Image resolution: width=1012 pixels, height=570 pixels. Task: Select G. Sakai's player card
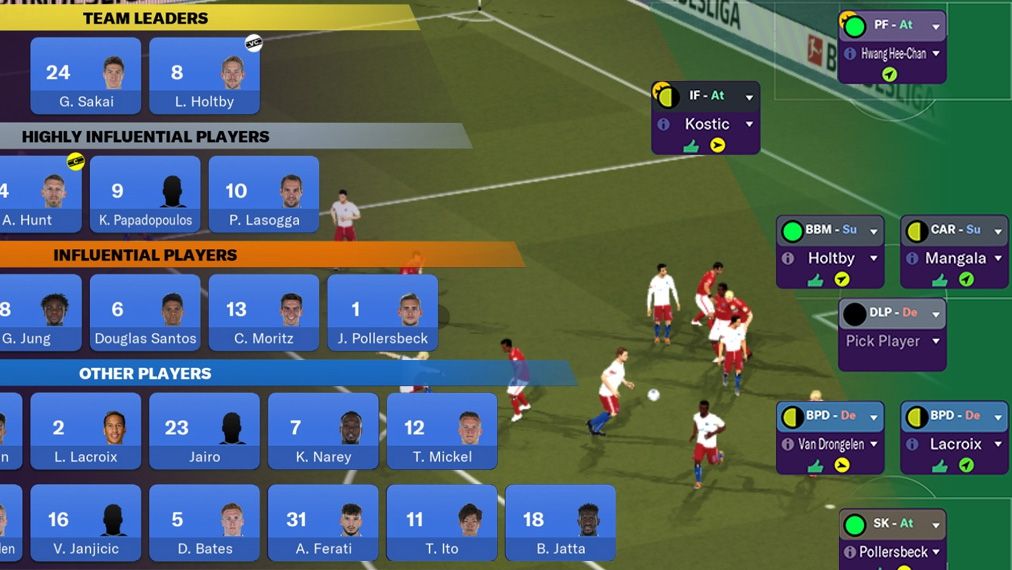(85, 76)
